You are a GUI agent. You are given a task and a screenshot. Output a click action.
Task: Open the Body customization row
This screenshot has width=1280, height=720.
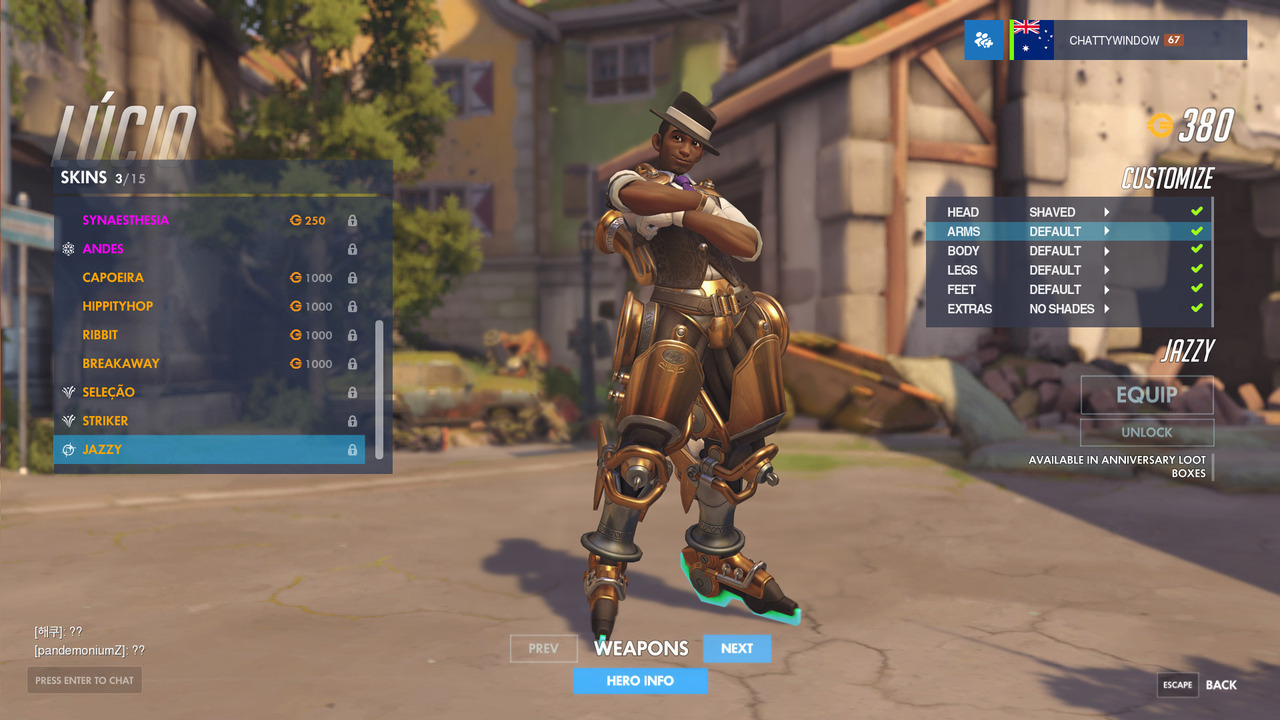click(1068, 251)
